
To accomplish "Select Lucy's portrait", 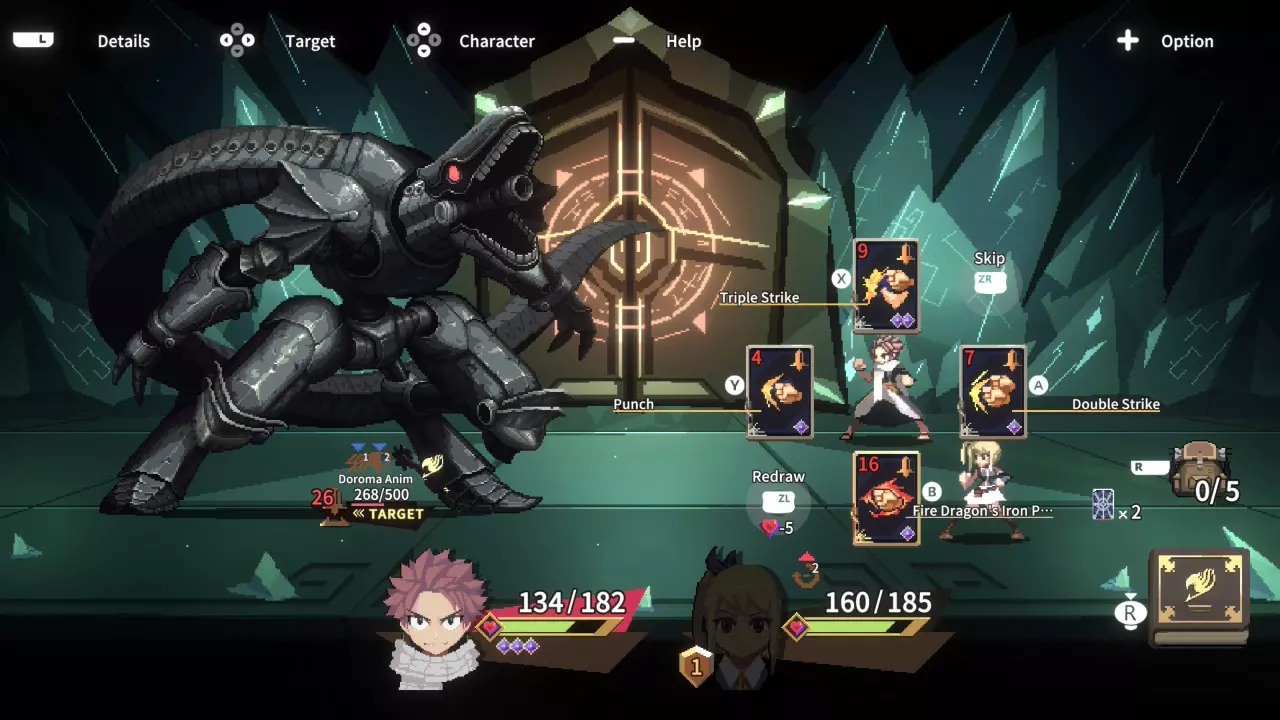I will [738, 620].
